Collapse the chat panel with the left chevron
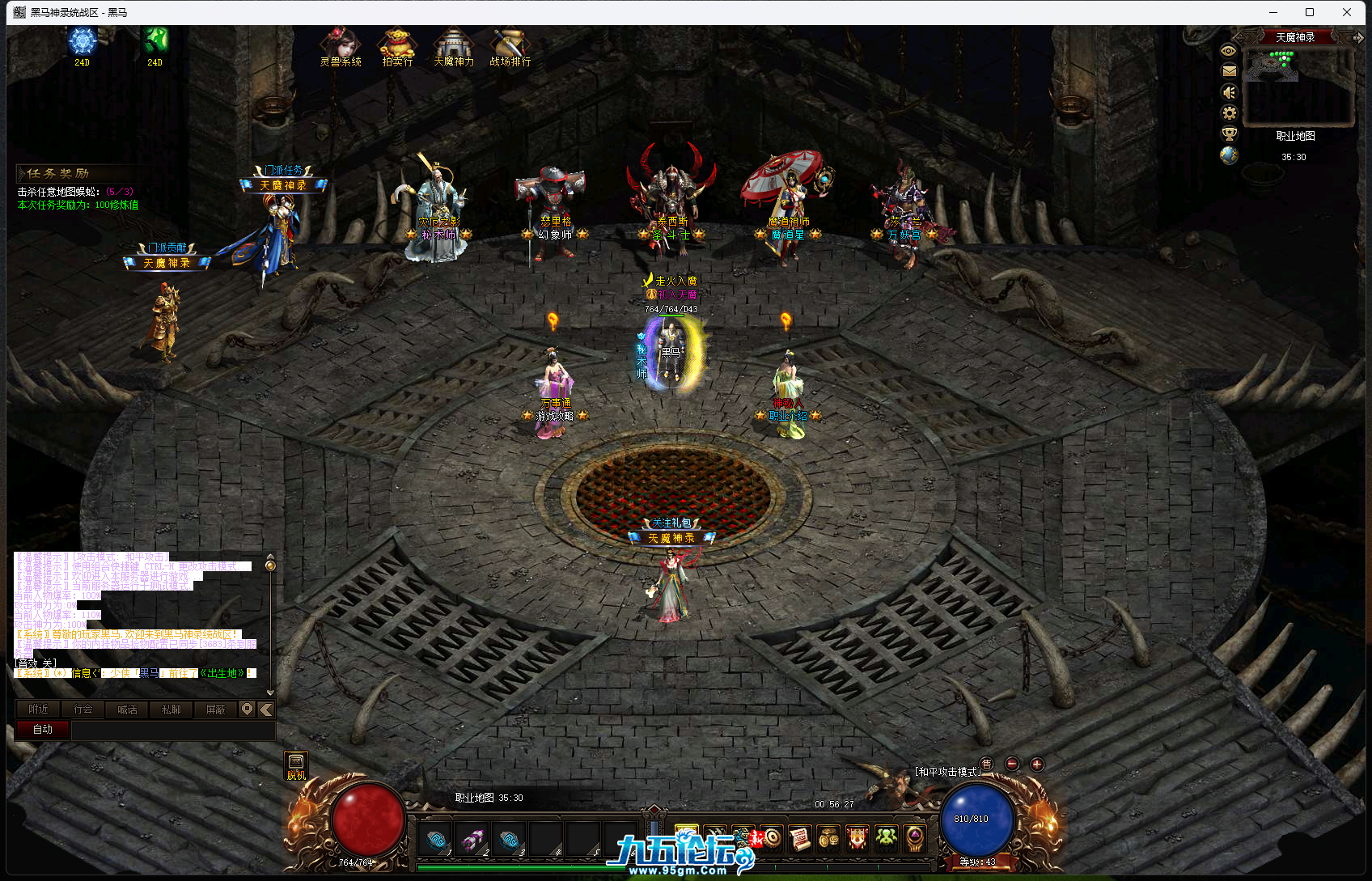Viewport: 1372px width, 881px height. coord(265,709)
